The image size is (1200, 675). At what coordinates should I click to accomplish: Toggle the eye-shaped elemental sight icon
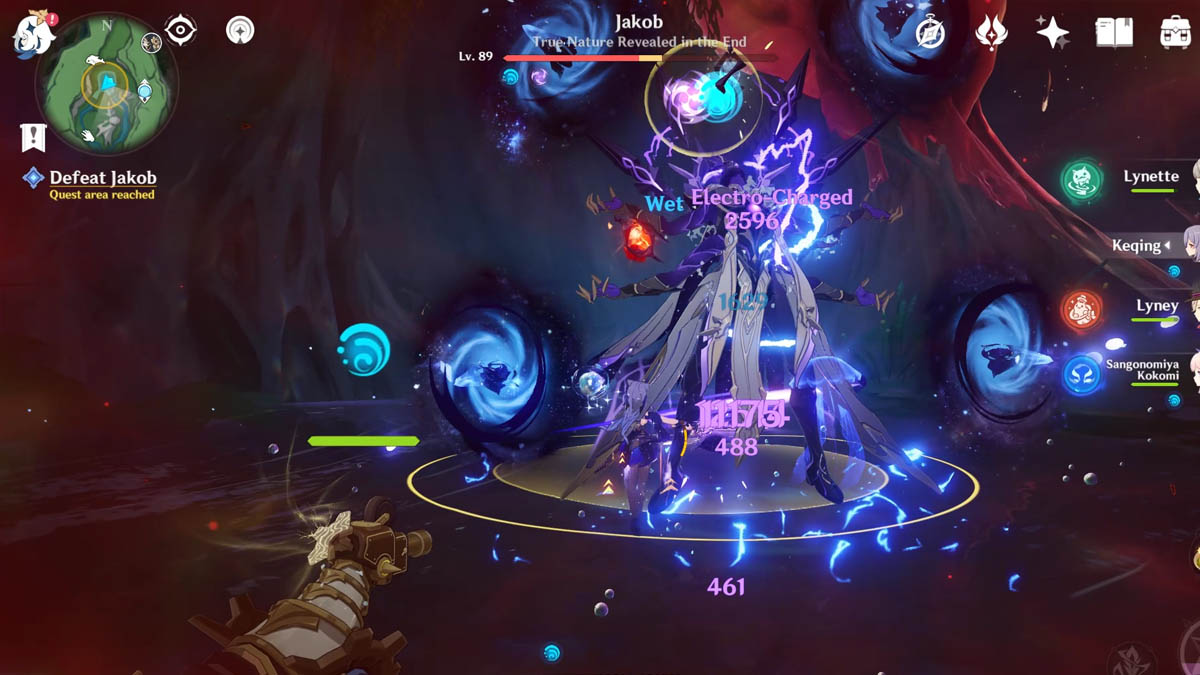click(x=180, y=31)
